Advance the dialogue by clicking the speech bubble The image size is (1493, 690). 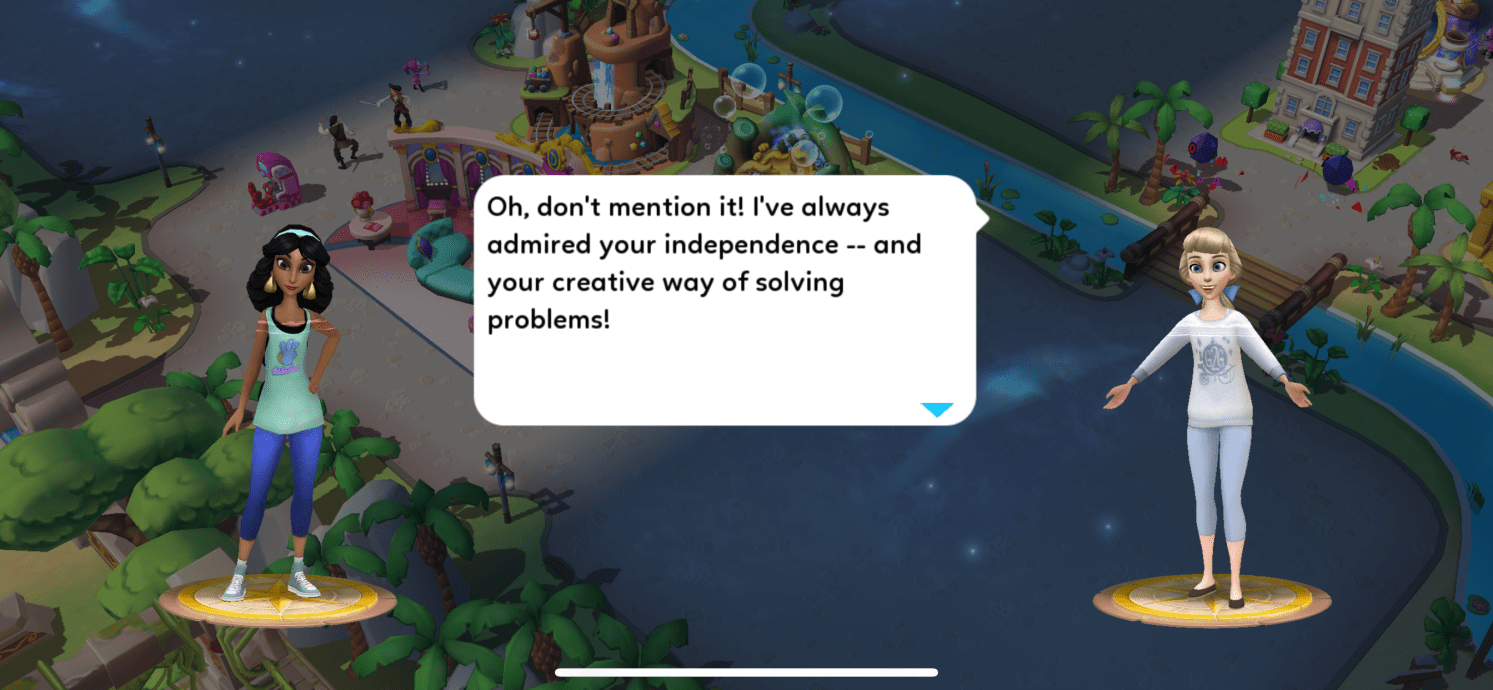724,300
